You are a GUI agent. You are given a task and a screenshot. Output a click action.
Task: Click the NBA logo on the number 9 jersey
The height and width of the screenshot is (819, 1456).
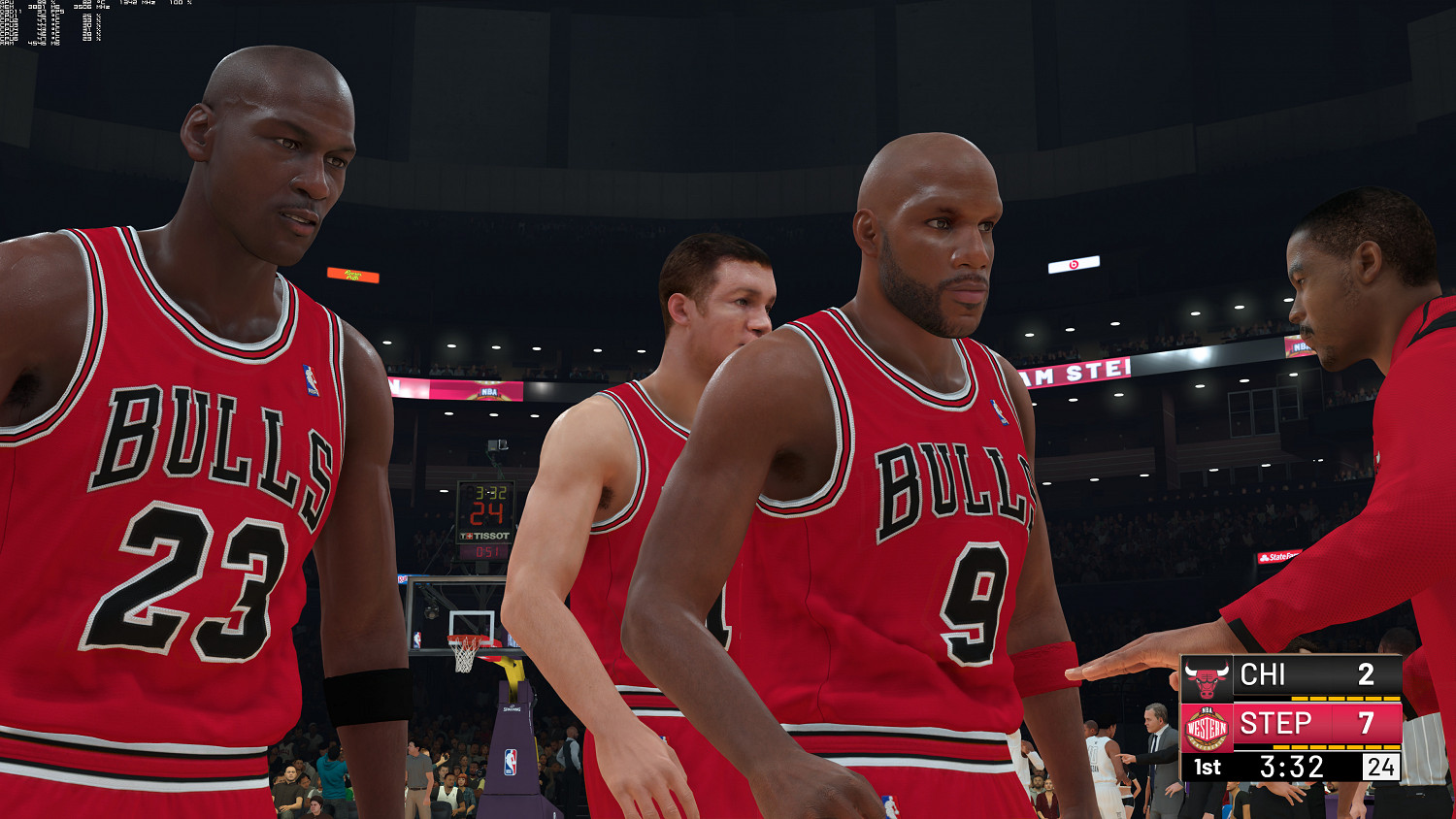[x=999, y=412]
